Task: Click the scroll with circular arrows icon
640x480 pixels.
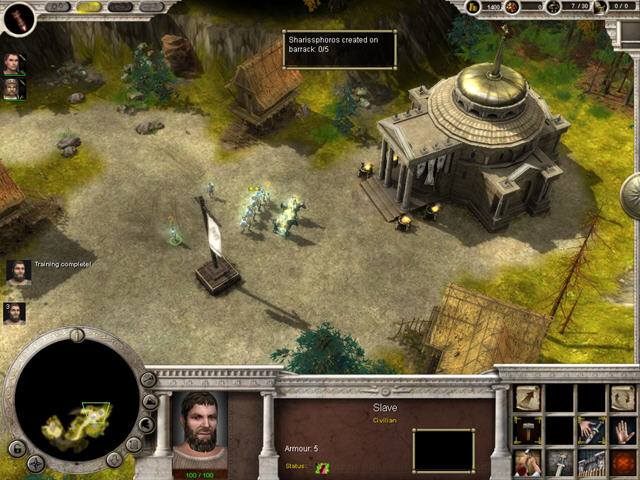Action: pyautogui.click(x=623, y=399)
